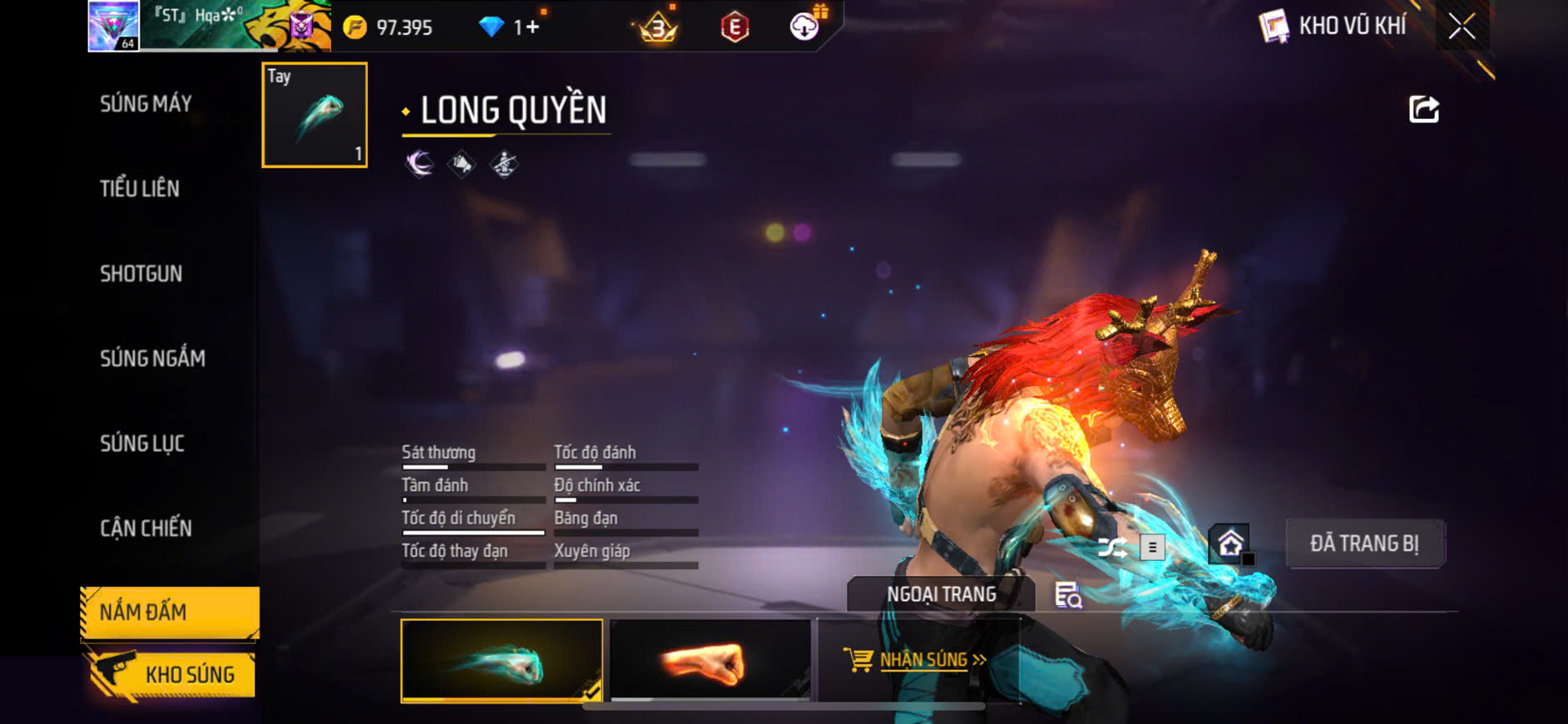The height and width of the screenshot is (724, 1568).
Task: Toggle the shuffle skins icon
Action: [x=1112, y=547]
